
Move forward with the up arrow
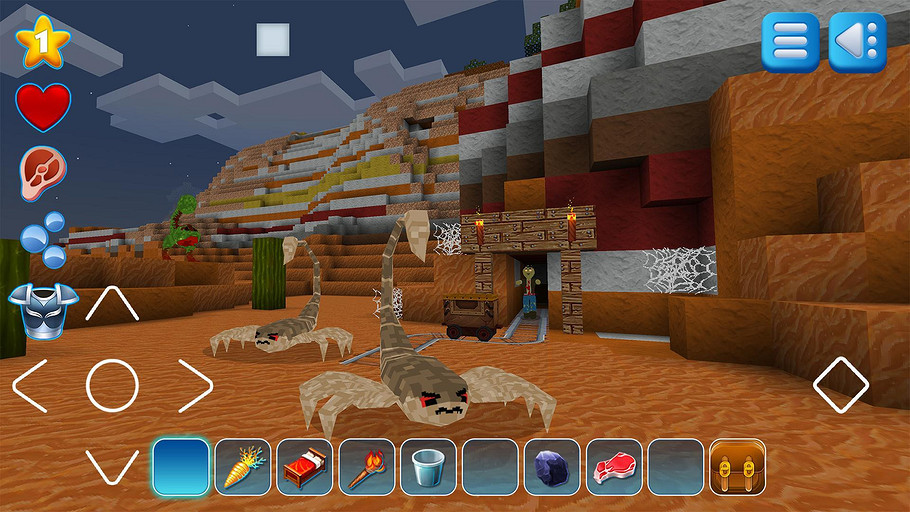(x=112, y=305)
